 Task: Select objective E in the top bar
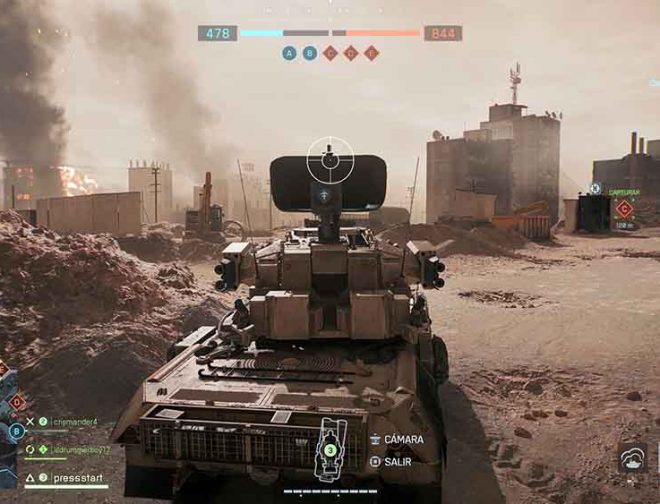(371, 53)
